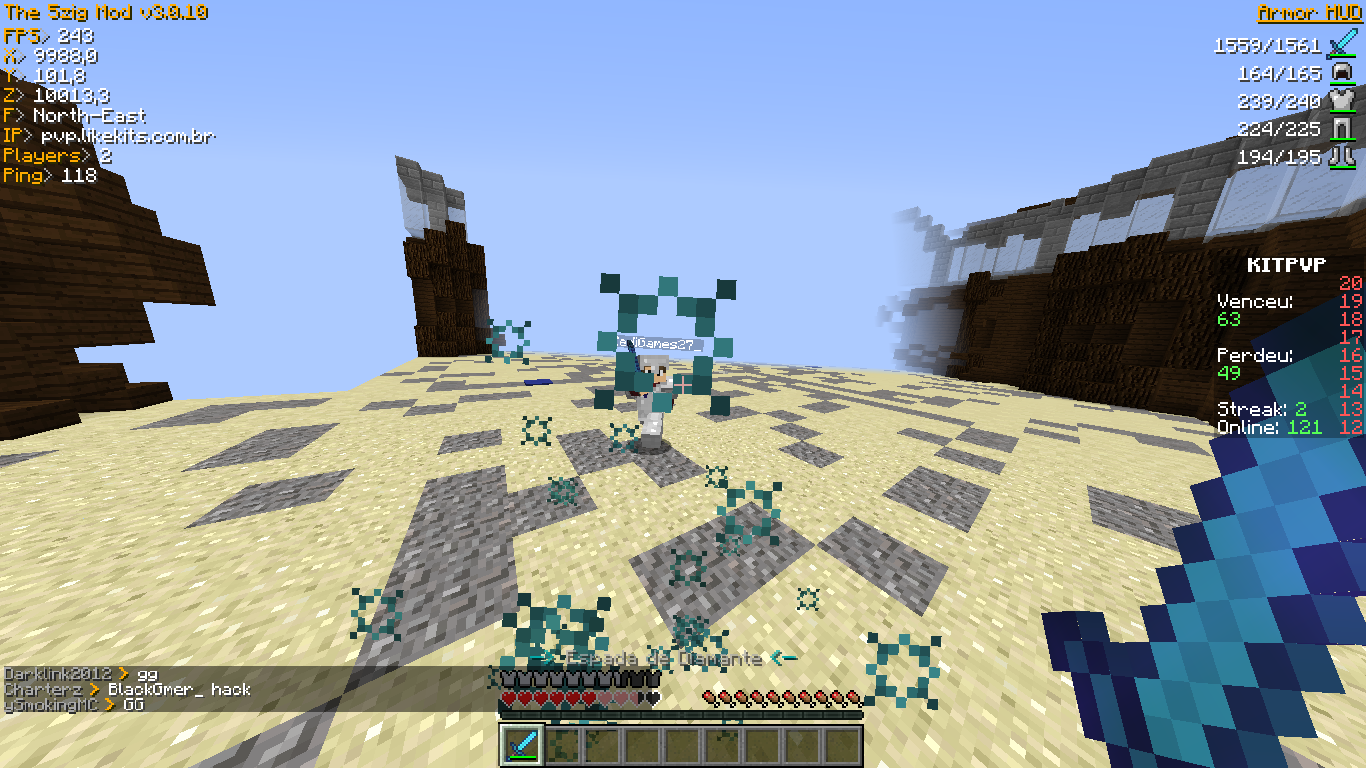Viewport: 1366px width, 768px height.
Task: Click the leggings icon in Armor HUD
Action: point(1341,128)
